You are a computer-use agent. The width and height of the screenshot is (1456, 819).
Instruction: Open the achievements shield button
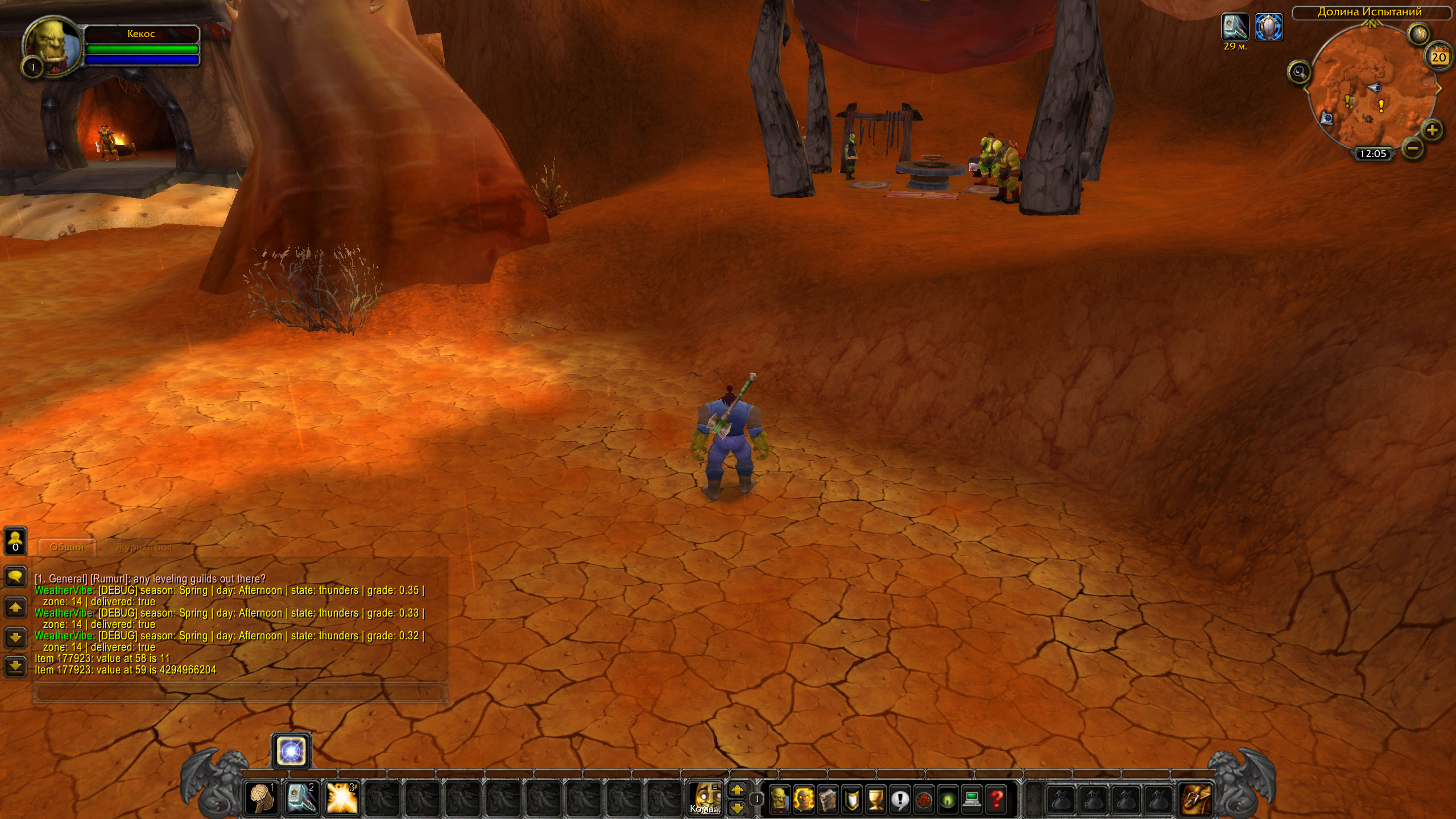click(x=851, y=799)
